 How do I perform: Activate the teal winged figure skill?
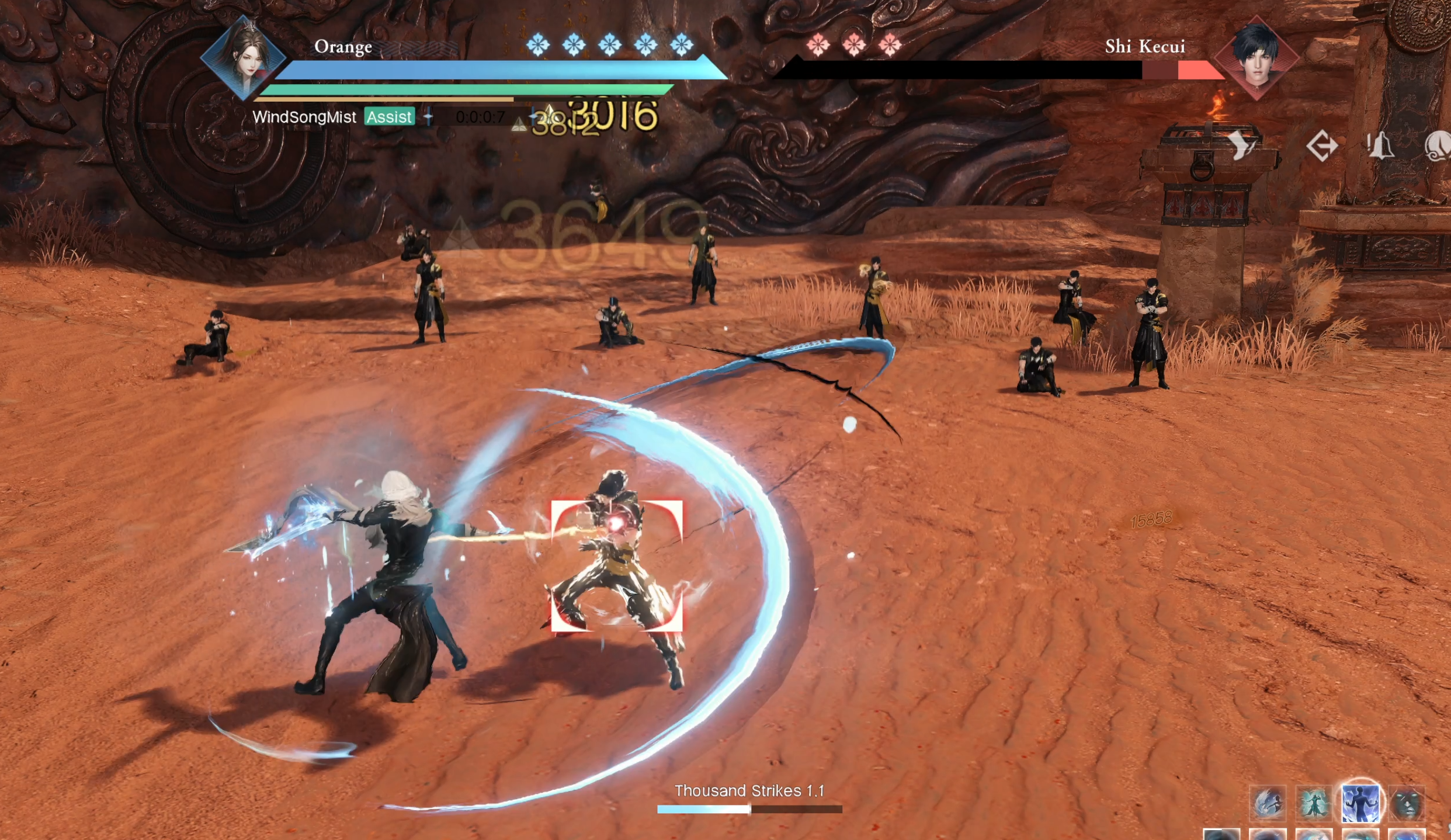click(1314, 803)
